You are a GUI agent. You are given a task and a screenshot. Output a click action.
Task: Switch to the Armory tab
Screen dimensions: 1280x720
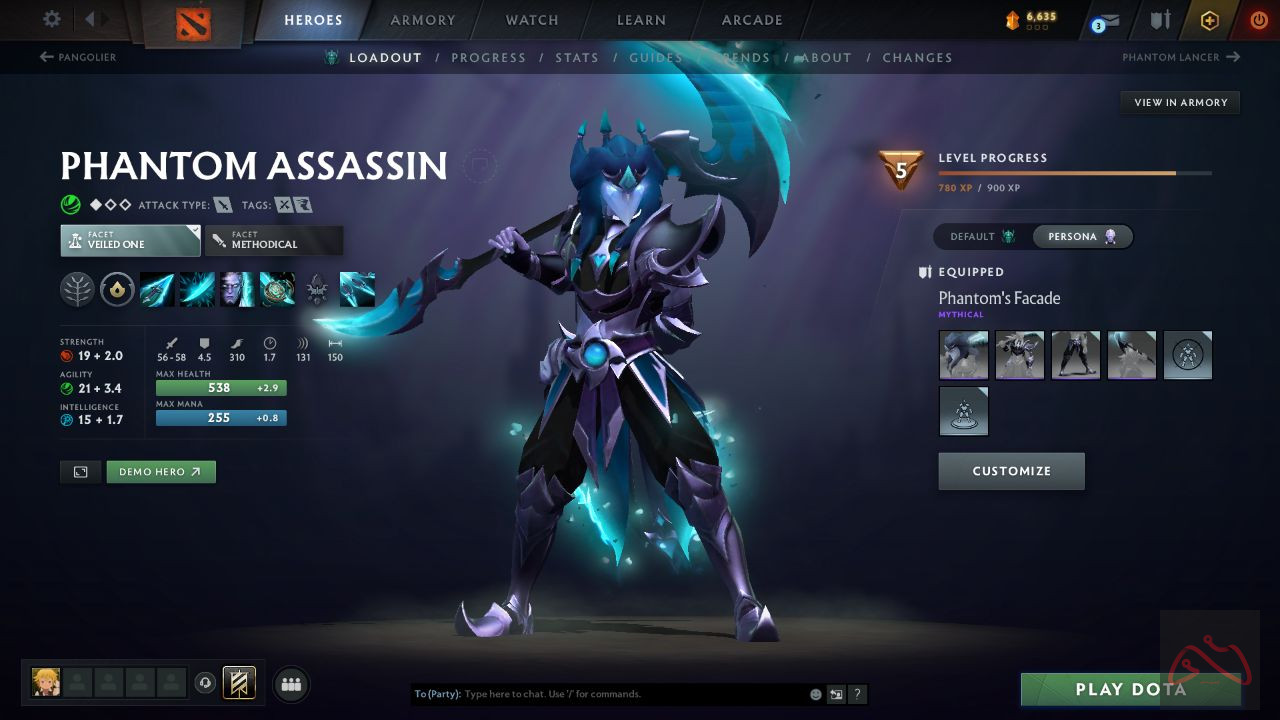pos(422,20)
